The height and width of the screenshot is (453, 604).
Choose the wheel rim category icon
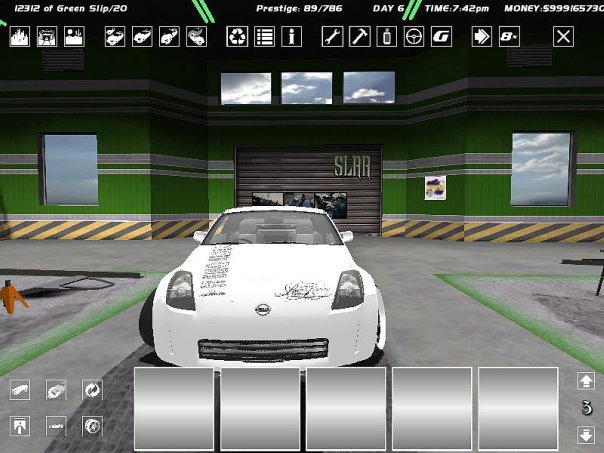[92, 425]
